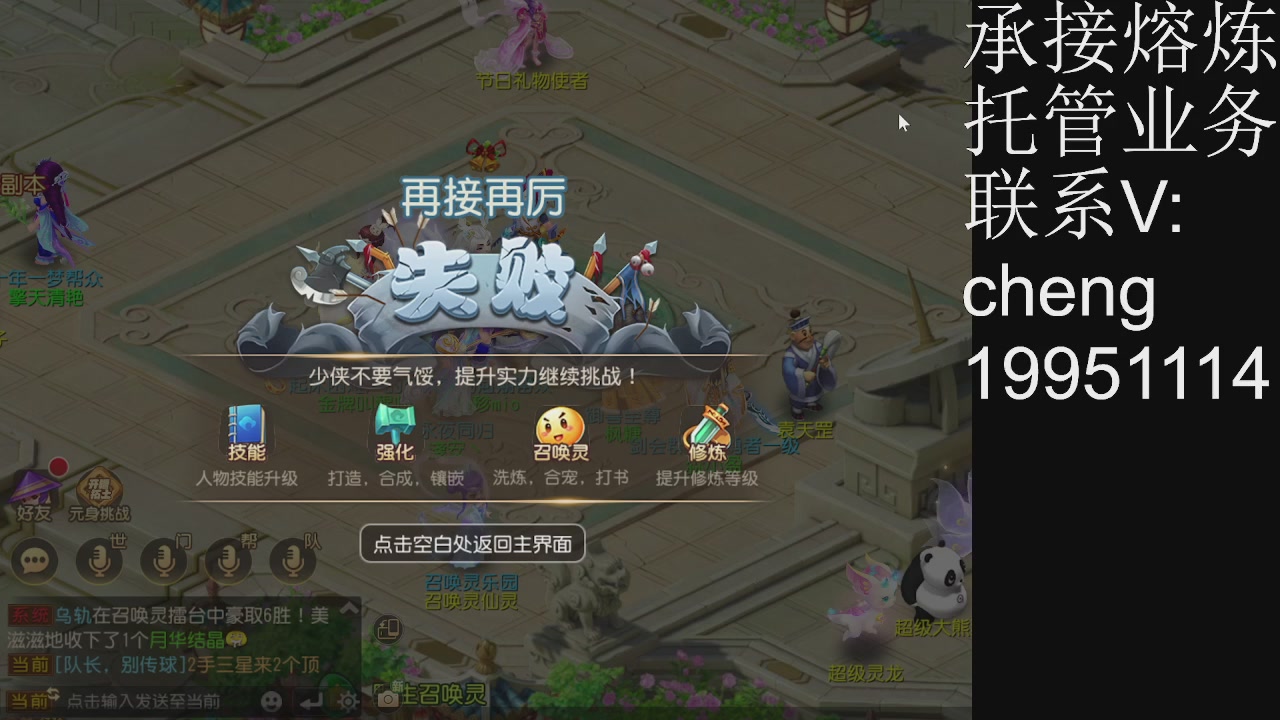This screenshot has height=720, width=1280.
Task: Click the chat input field to type message
Action: 150,702
